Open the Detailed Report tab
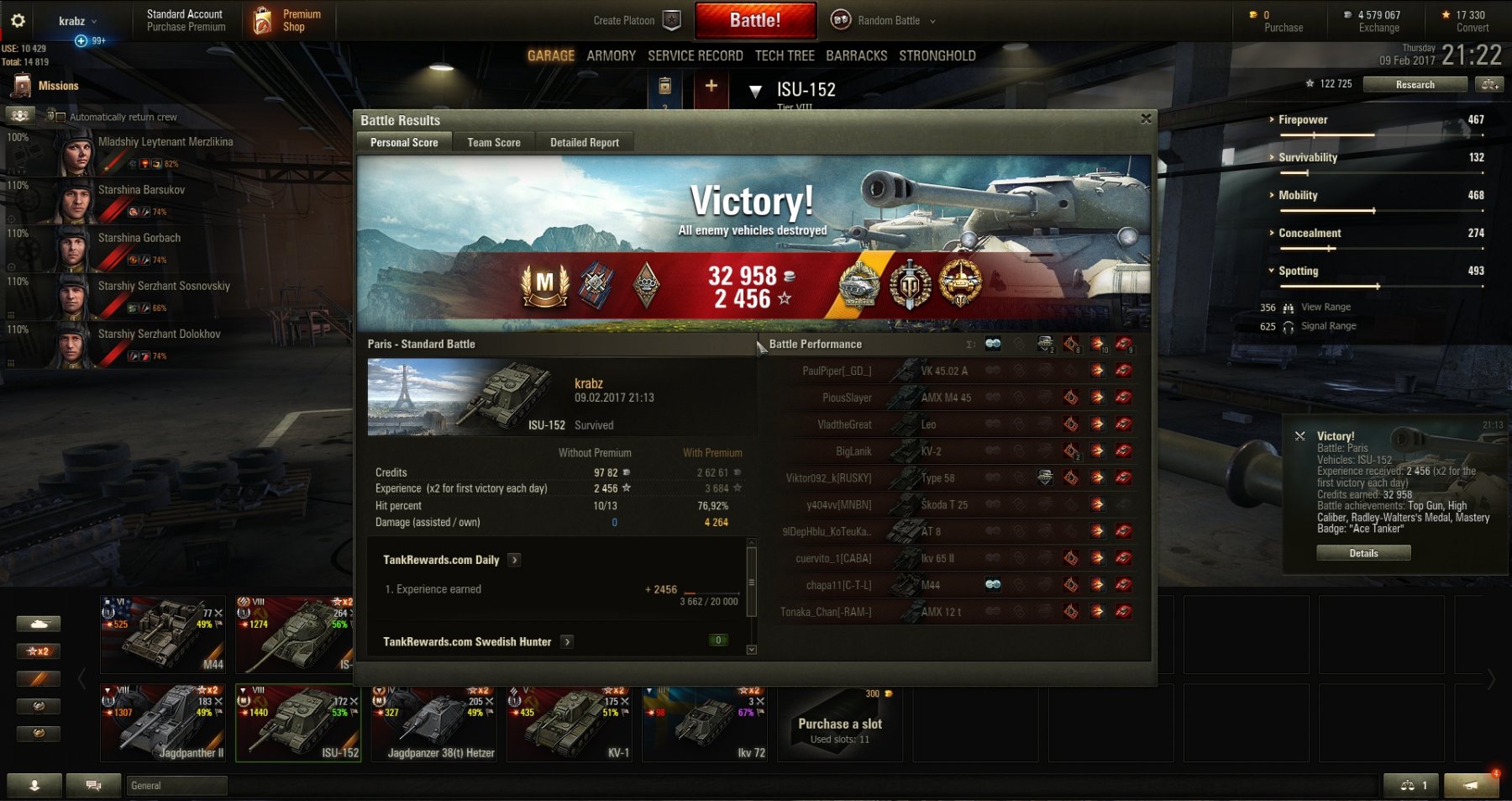This screenshot has width=1512, height=801. 584,143
